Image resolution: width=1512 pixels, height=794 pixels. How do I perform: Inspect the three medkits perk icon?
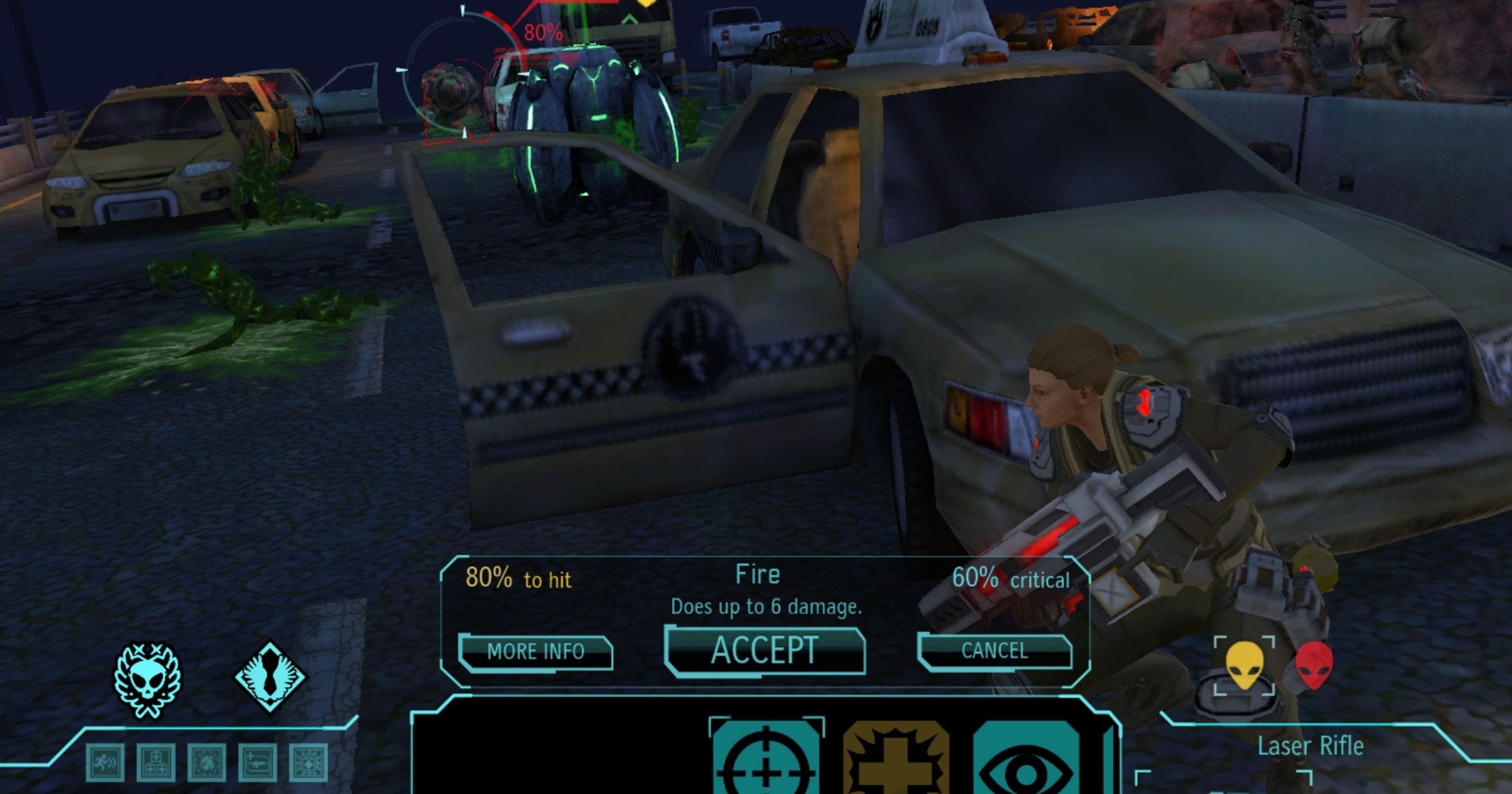pos(155,762)
